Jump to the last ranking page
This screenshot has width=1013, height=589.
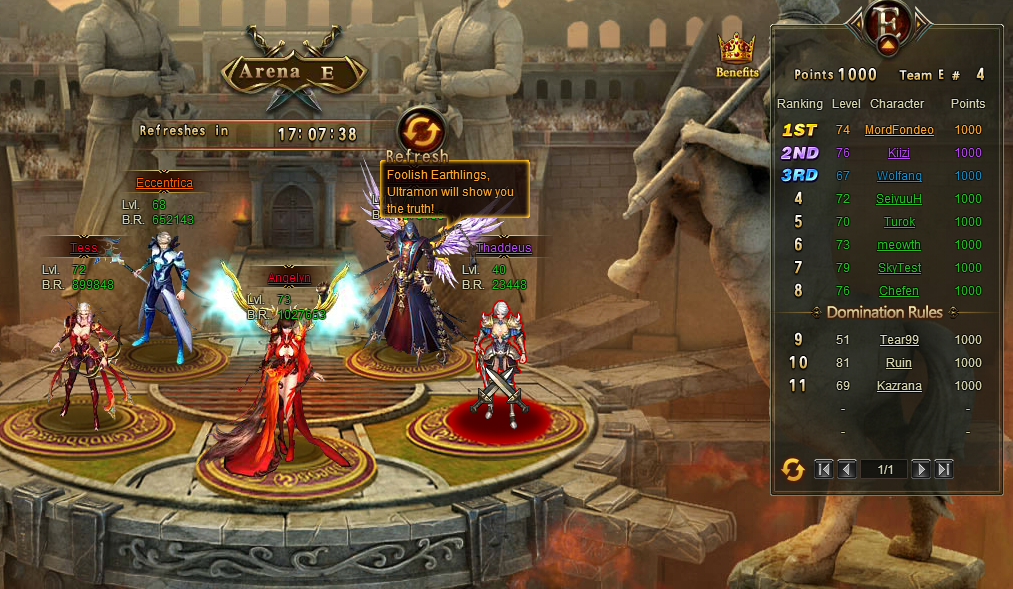click(x=943, y=469)
